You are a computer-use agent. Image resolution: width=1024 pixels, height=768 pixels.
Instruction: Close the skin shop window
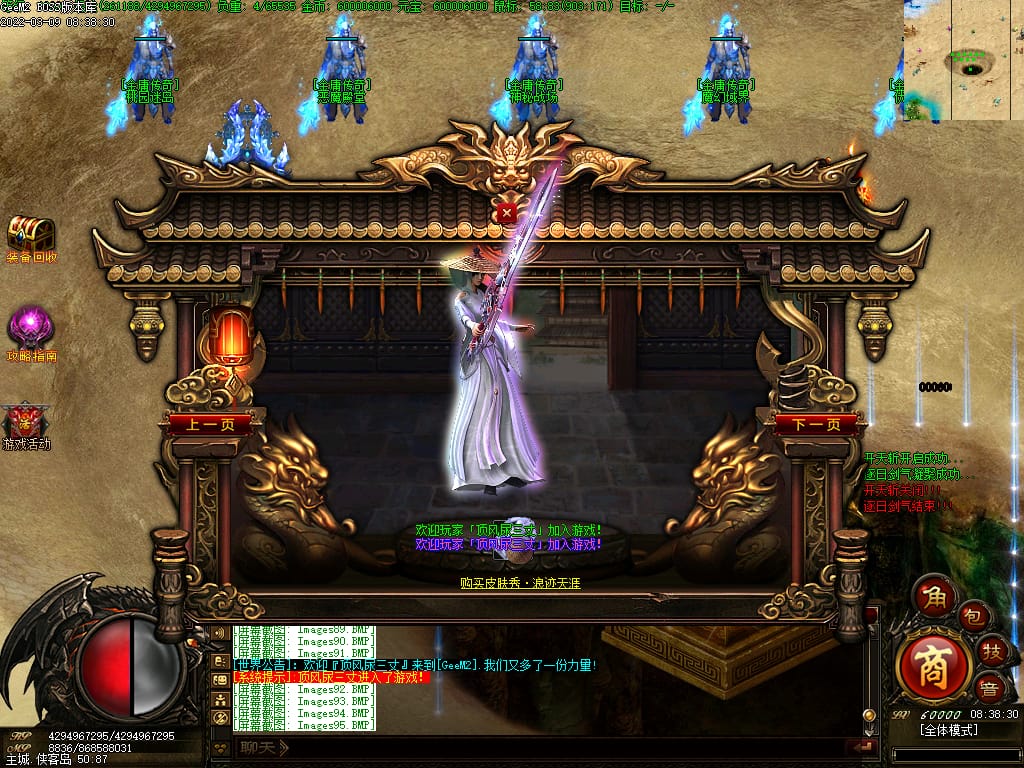(507, 213)
